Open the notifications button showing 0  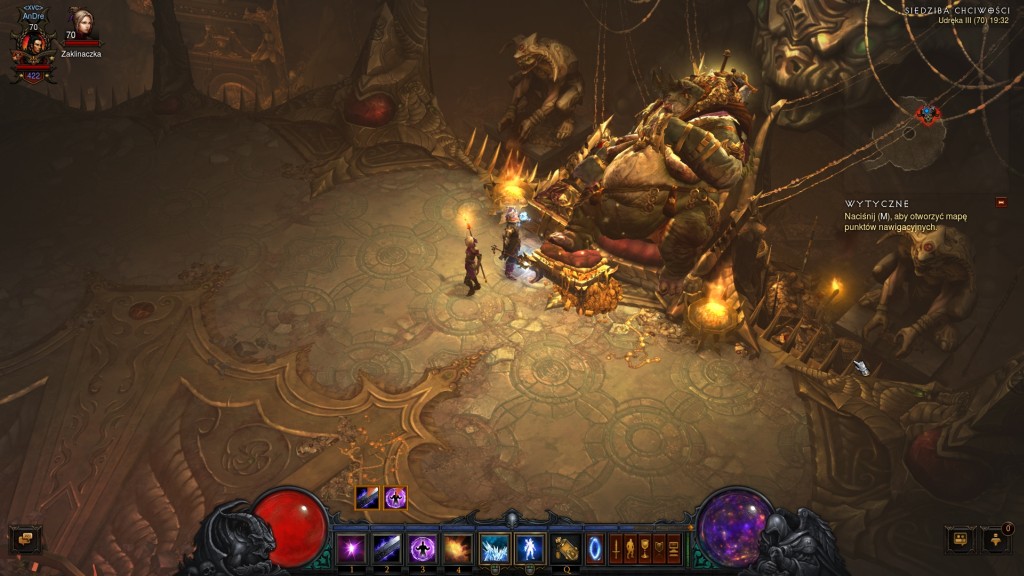click(996, 539)
